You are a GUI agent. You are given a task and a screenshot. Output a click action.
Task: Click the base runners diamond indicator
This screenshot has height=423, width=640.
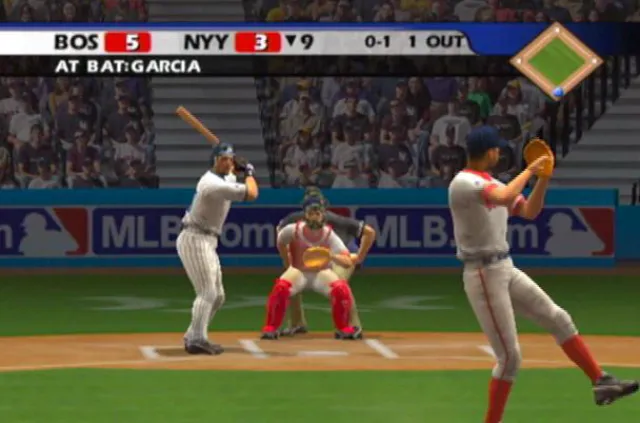556,60
